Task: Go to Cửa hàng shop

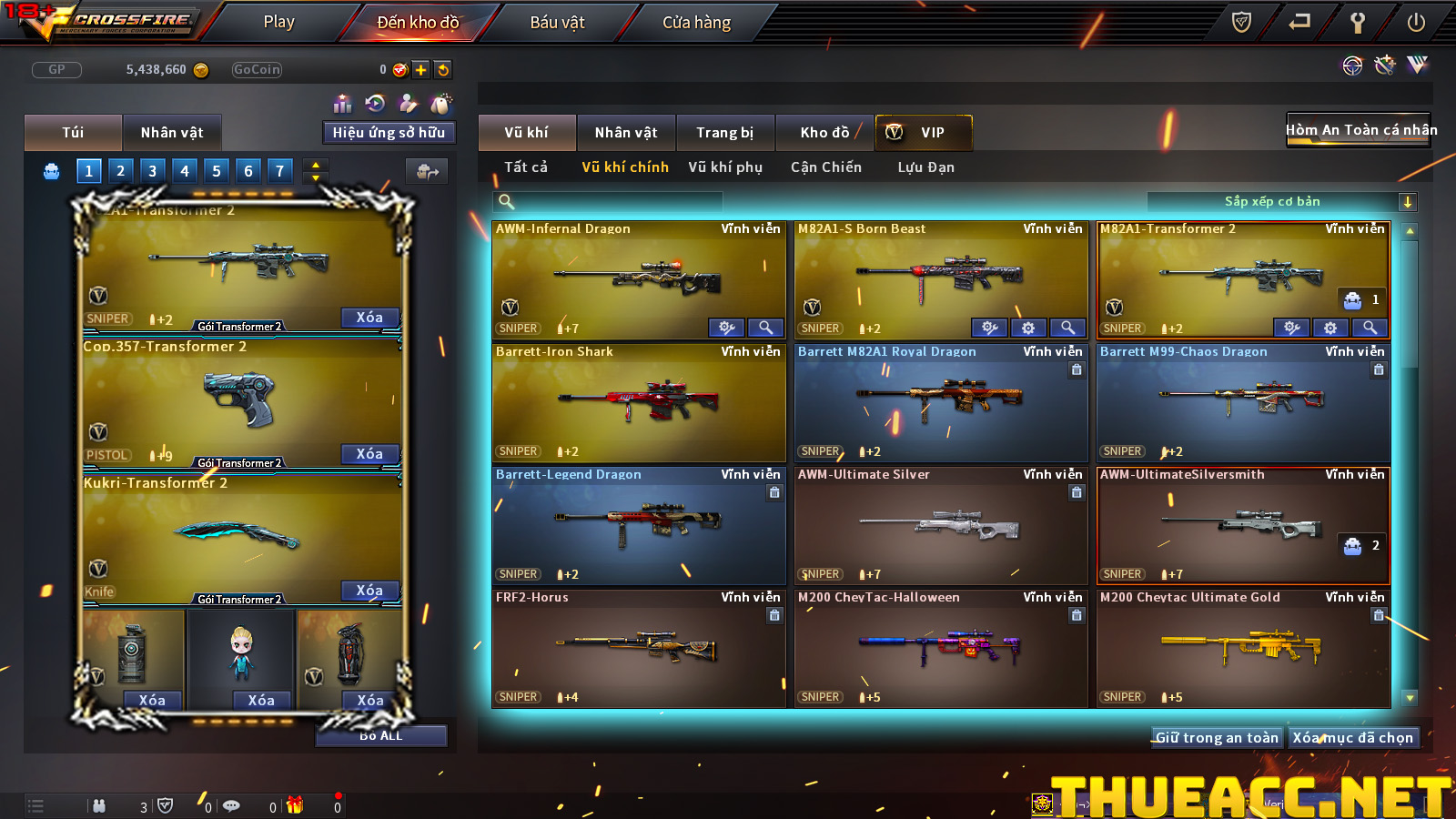Action: 696,22
